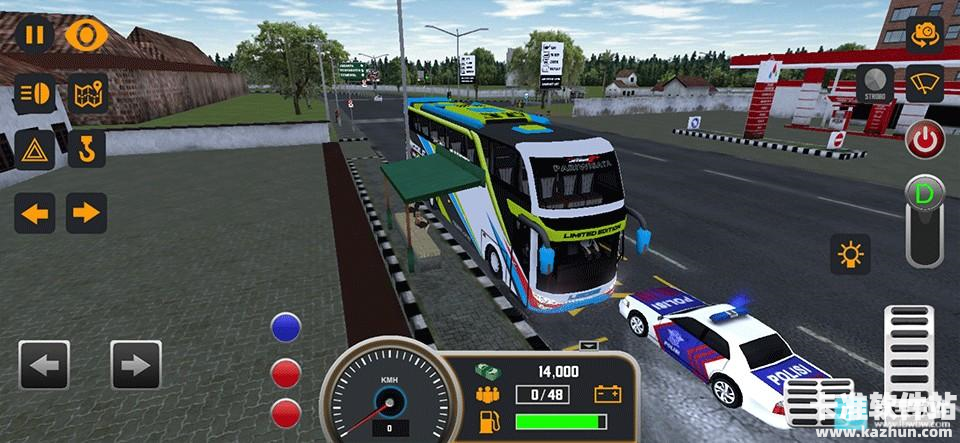Image resolution: width=960 pixels, height=443 pixels.
Task: Switch camera with the camera icon
Action: click(925, 35)
